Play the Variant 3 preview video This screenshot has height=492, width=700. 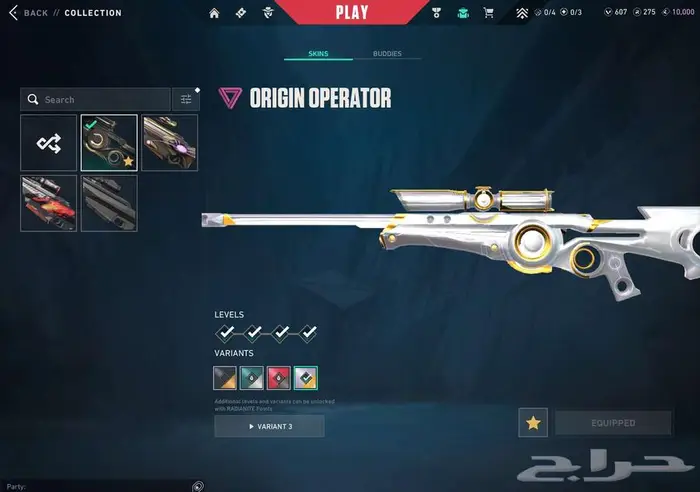point(269,426)
